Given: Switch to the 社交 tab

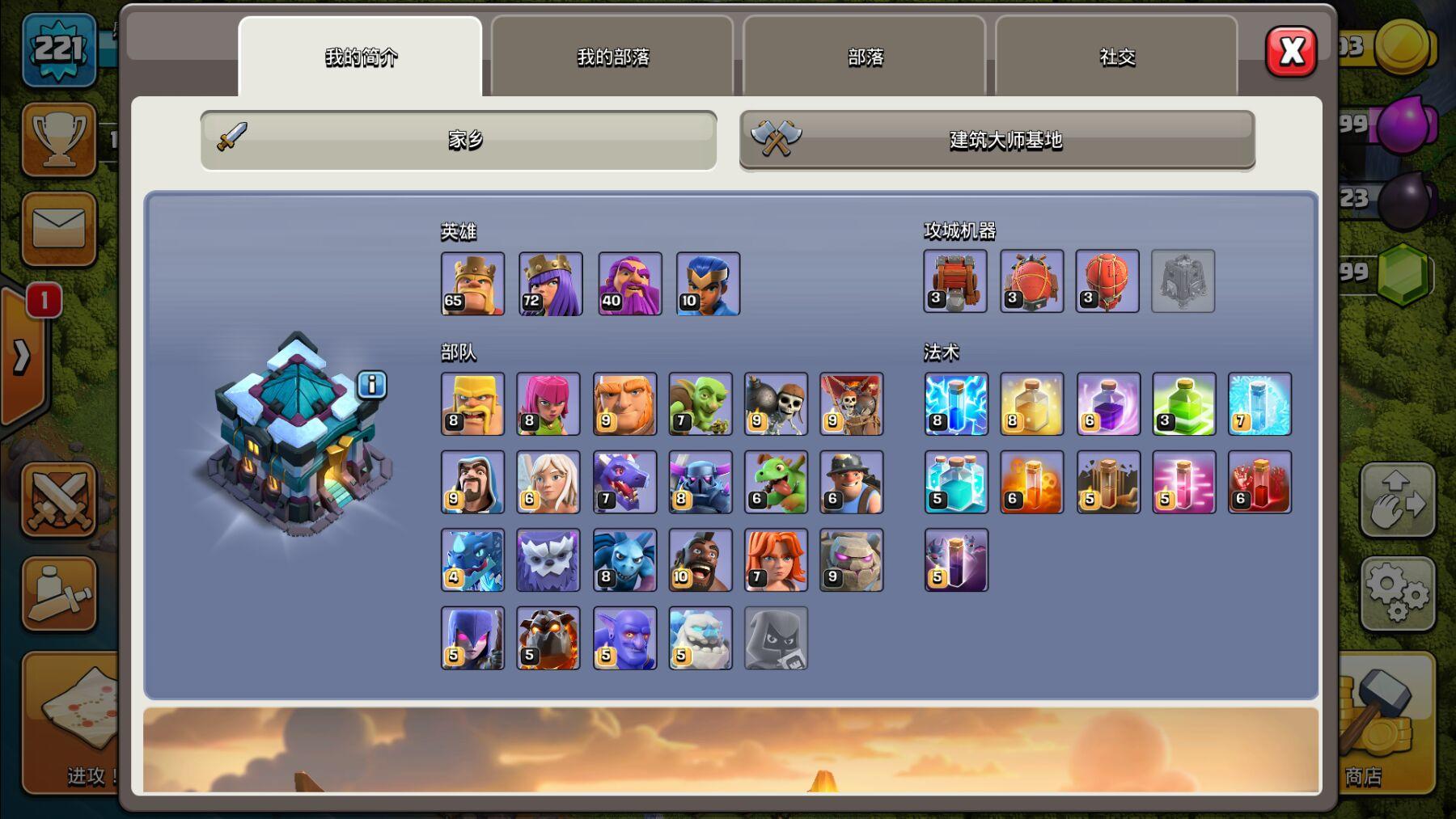Looking at the screenshot, I should [1116, 57].
